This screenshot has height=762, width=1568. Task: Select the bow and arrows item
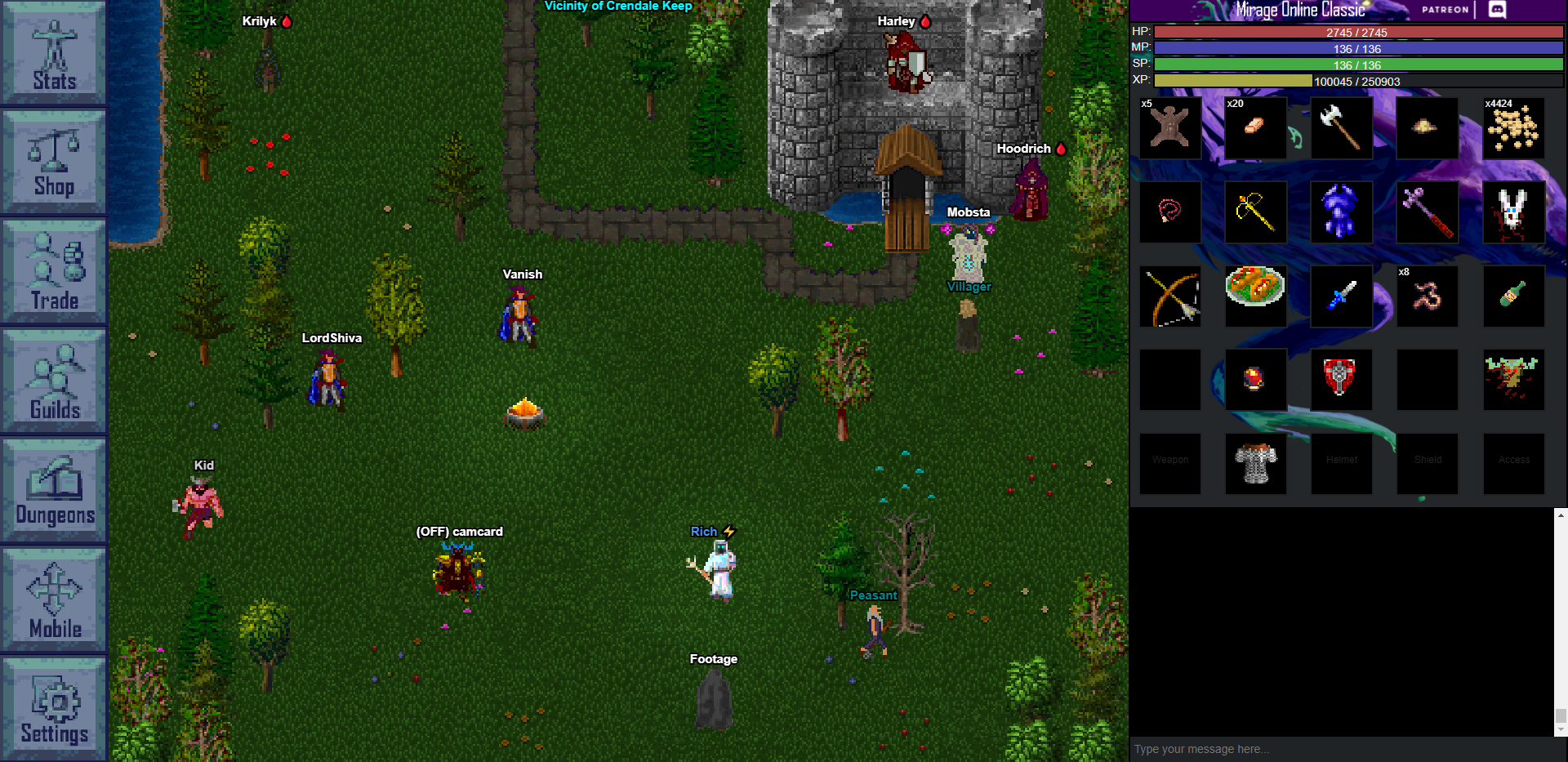[x=1169, y=296]
